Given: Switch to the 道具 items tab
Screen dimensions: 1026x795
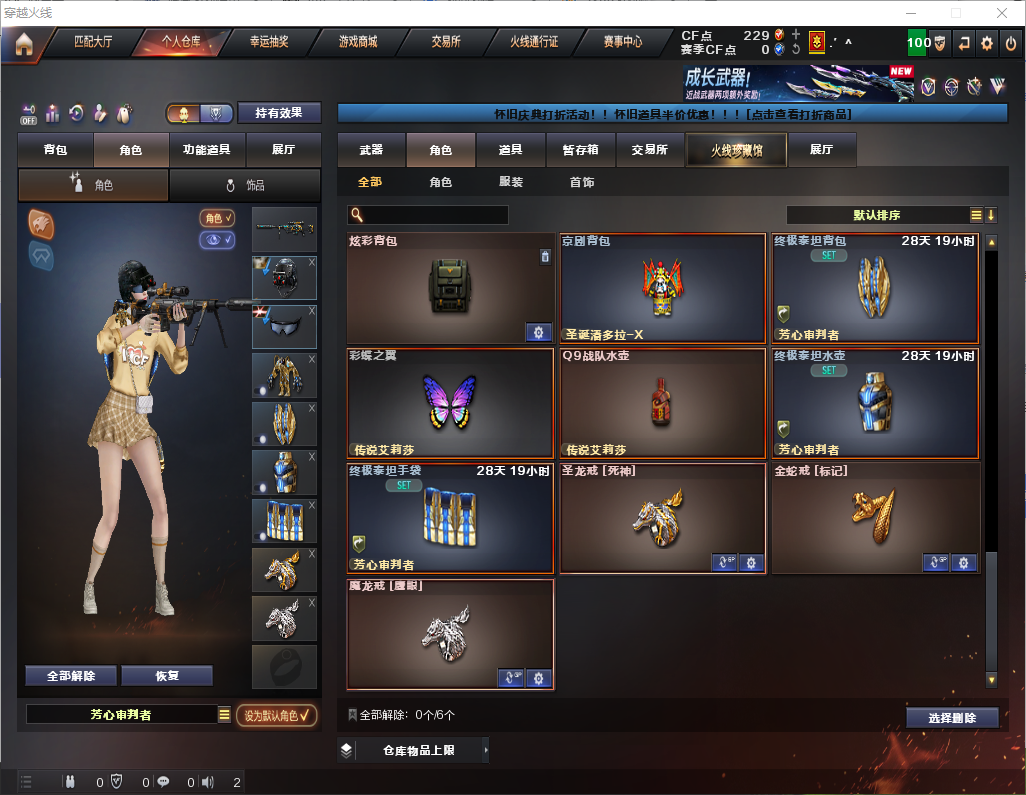Looking at the screenshot, I should coord(510,150).
